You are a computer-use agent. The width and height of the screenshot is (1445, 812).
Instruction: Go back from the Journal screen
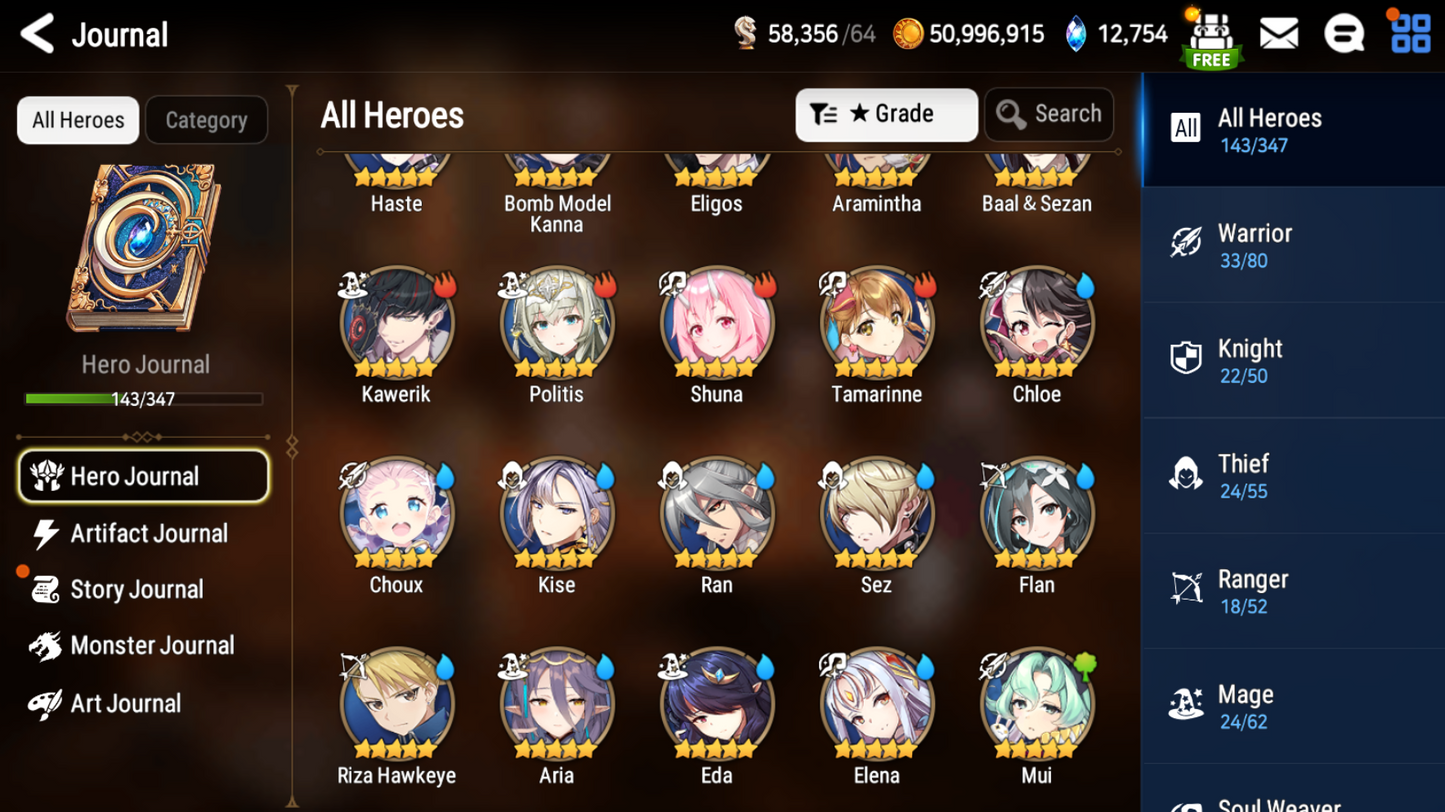[x=38, y=35]
